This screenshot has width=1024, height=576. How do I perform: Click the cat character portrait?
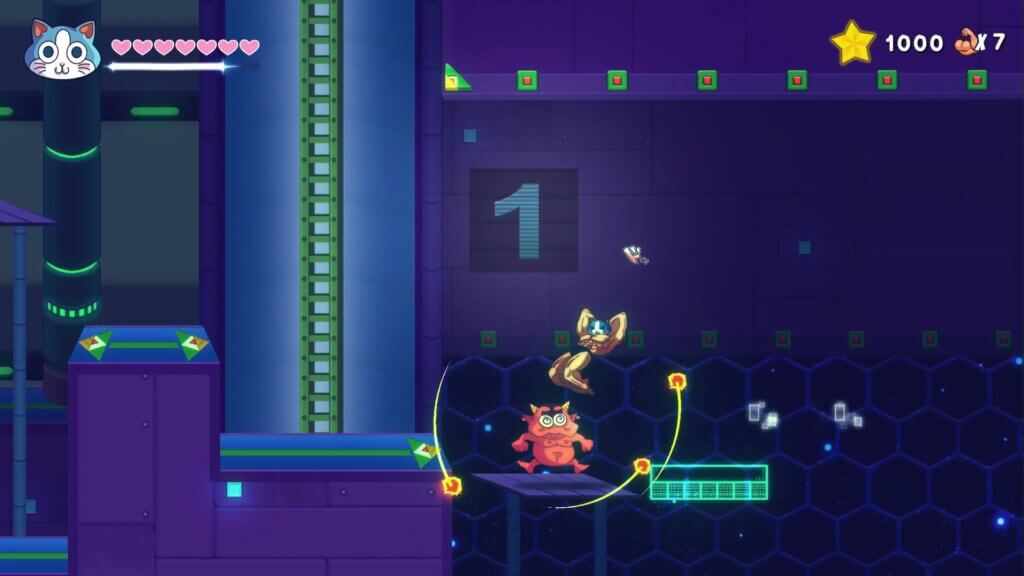(x=61, y=49)
